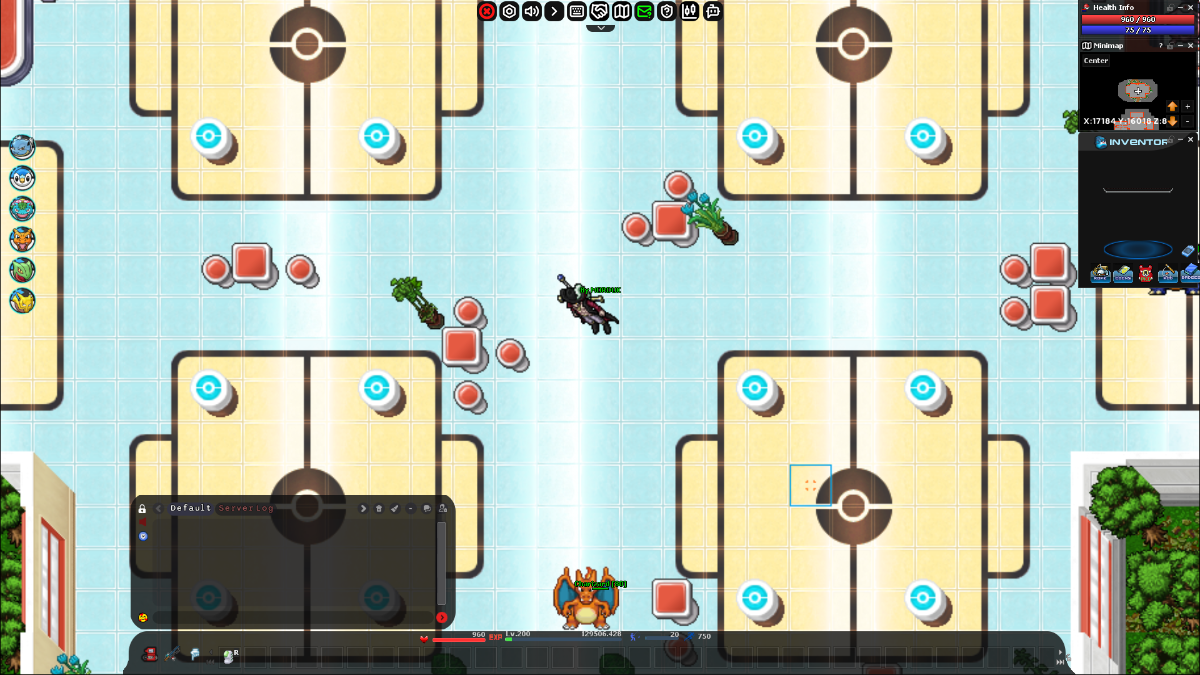Open the keyboard hotkeys icon
1200x675 pixels.
tap(577, 11)
